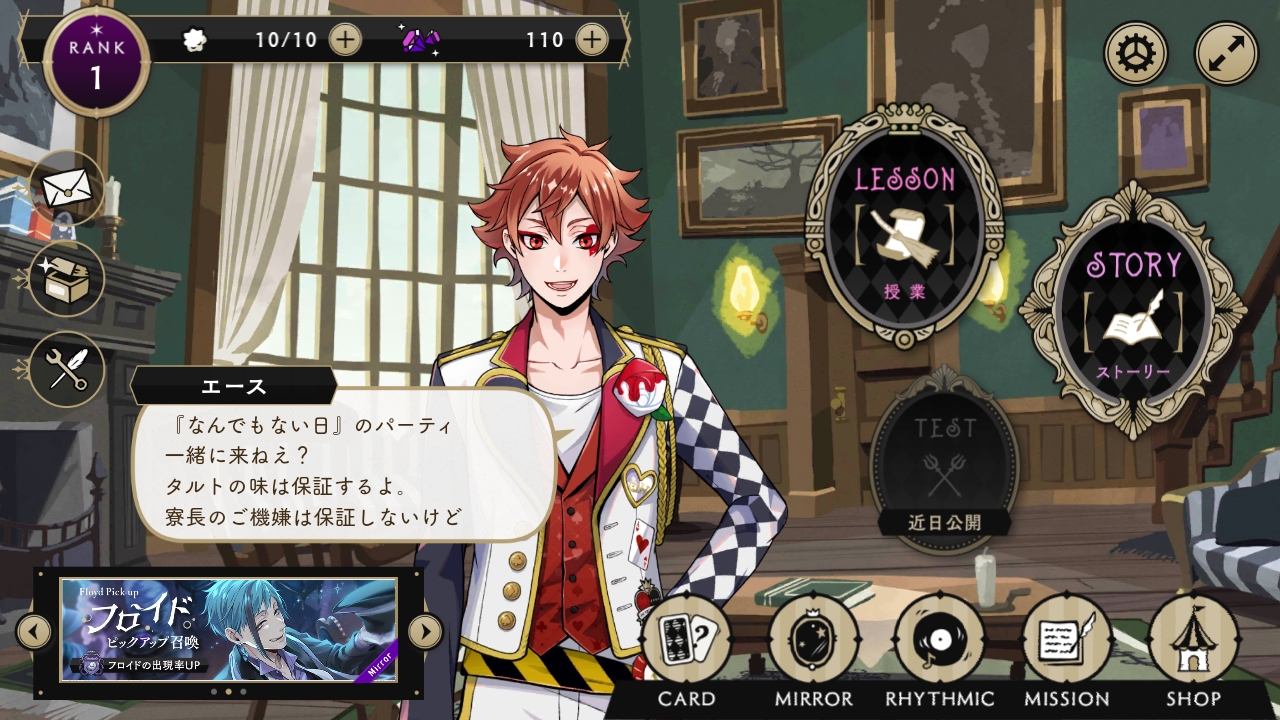Add gems with the plus button beside 110
The width and height of the screenshot is (1280, 720).
(x=592, y=40)
